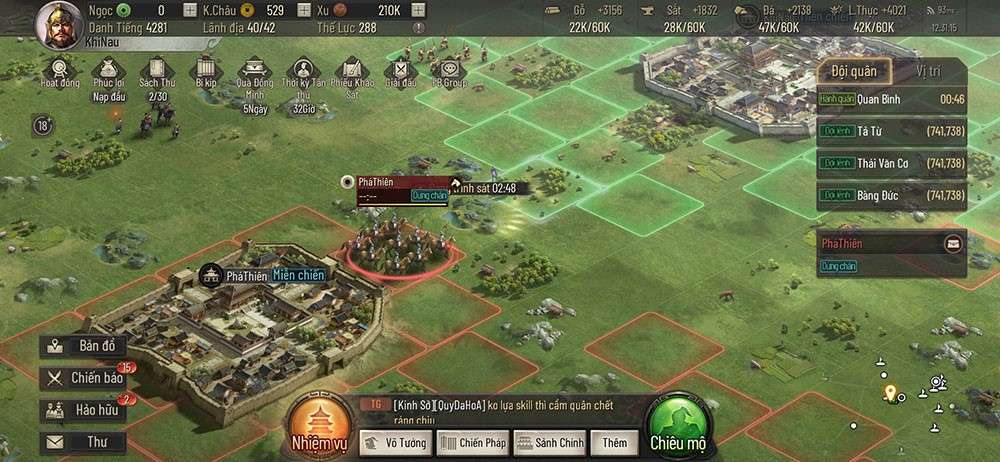
Task: Select the Thái Văn Cơ army row
Action: click(x=891, y=163)
